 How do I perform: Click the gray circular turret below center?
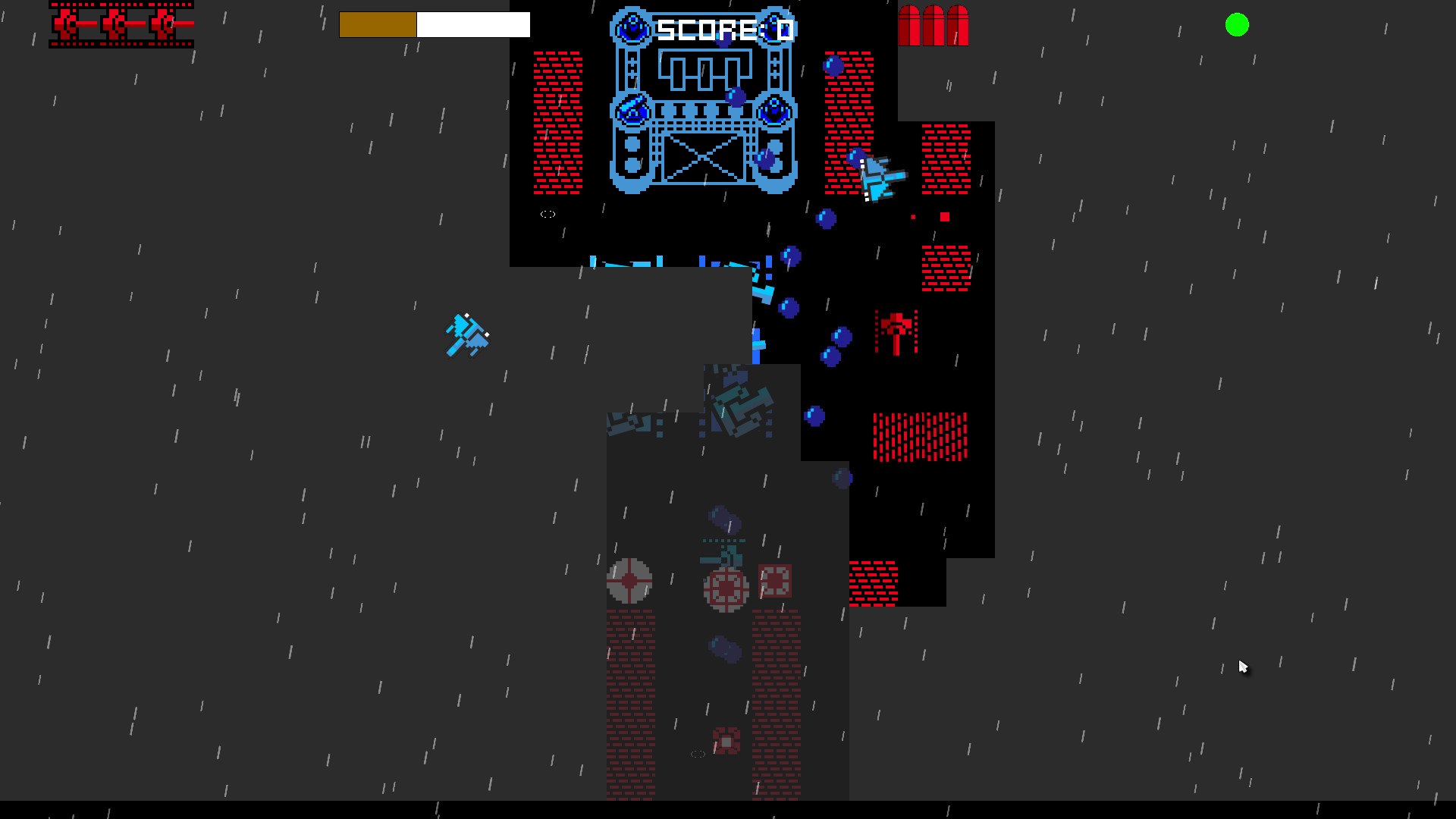click(726, 588)
